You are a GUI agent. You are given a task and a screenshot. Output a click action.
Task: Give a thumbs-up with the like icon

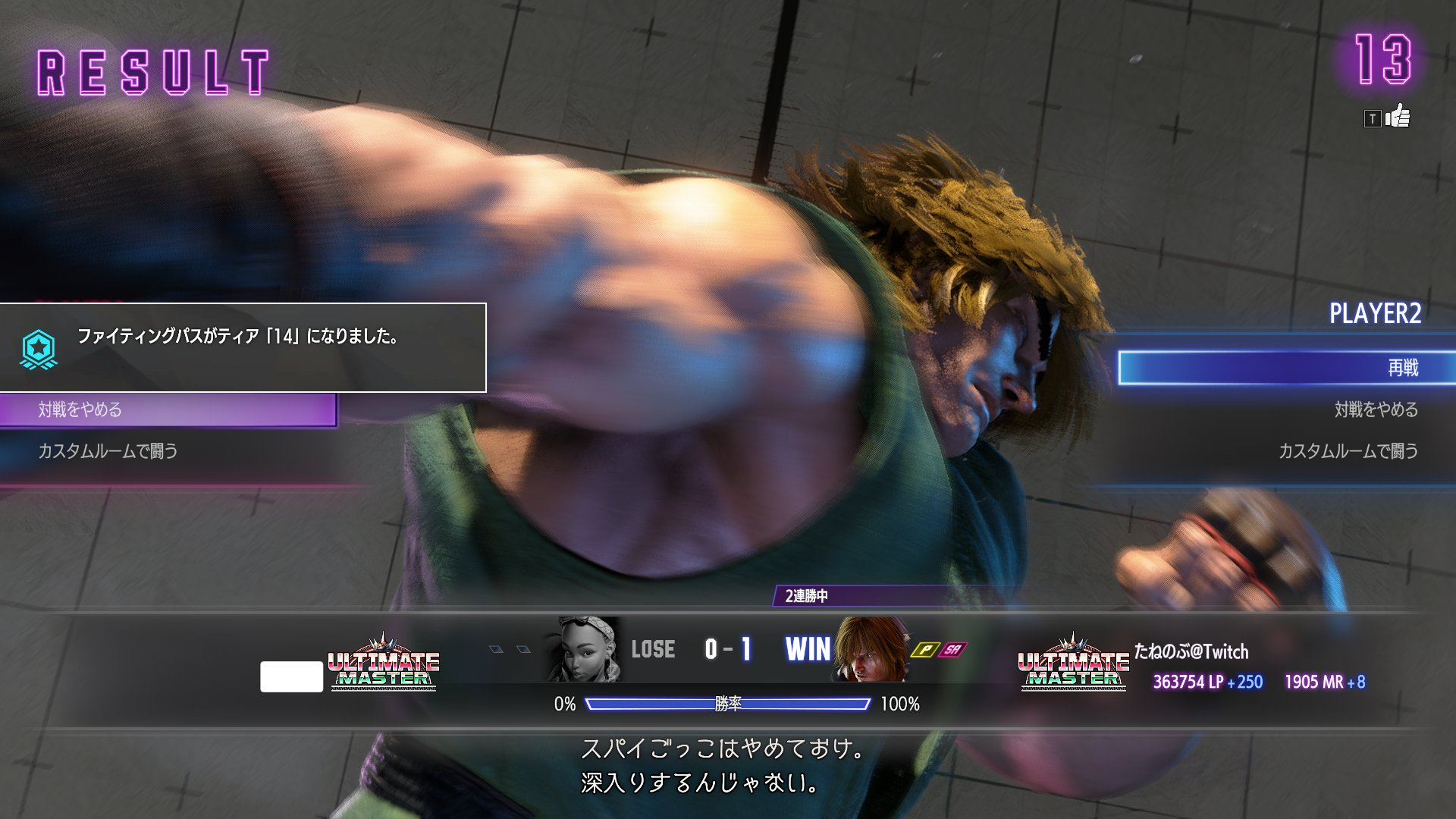(x=1397, y=118)
